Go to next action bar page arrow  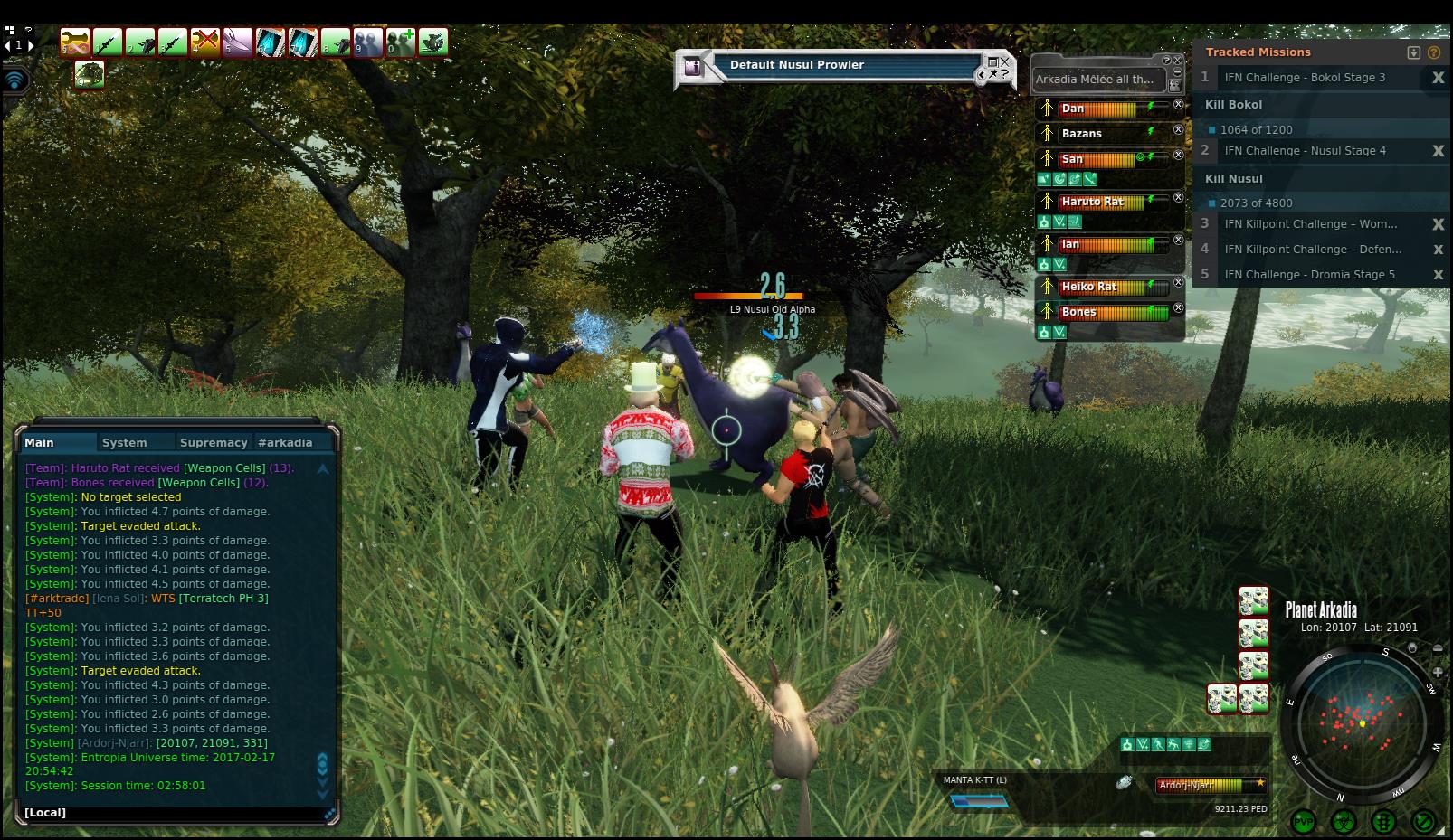31,44
